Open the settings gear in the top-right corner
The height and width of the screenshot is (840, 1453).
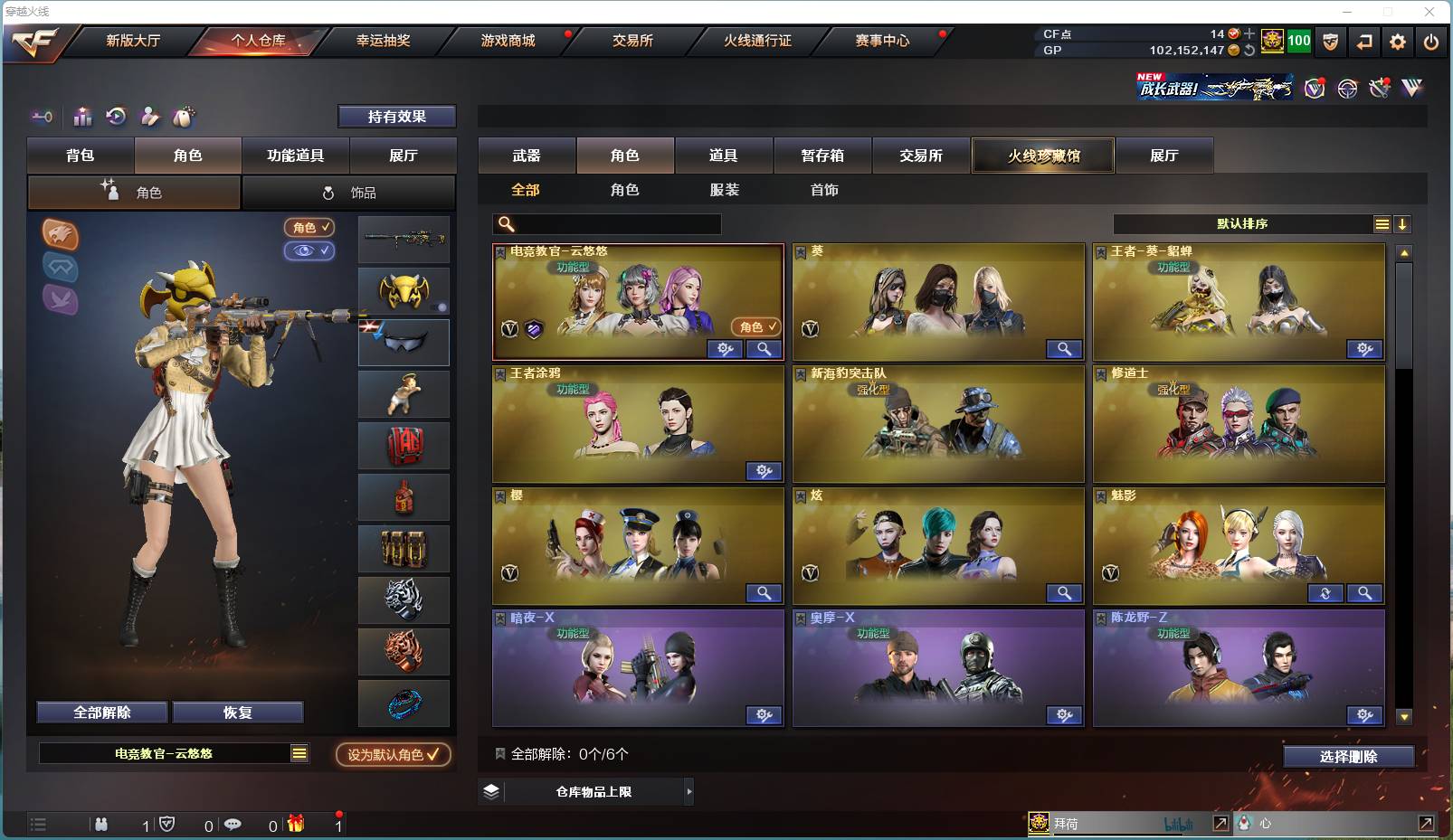1398,42
